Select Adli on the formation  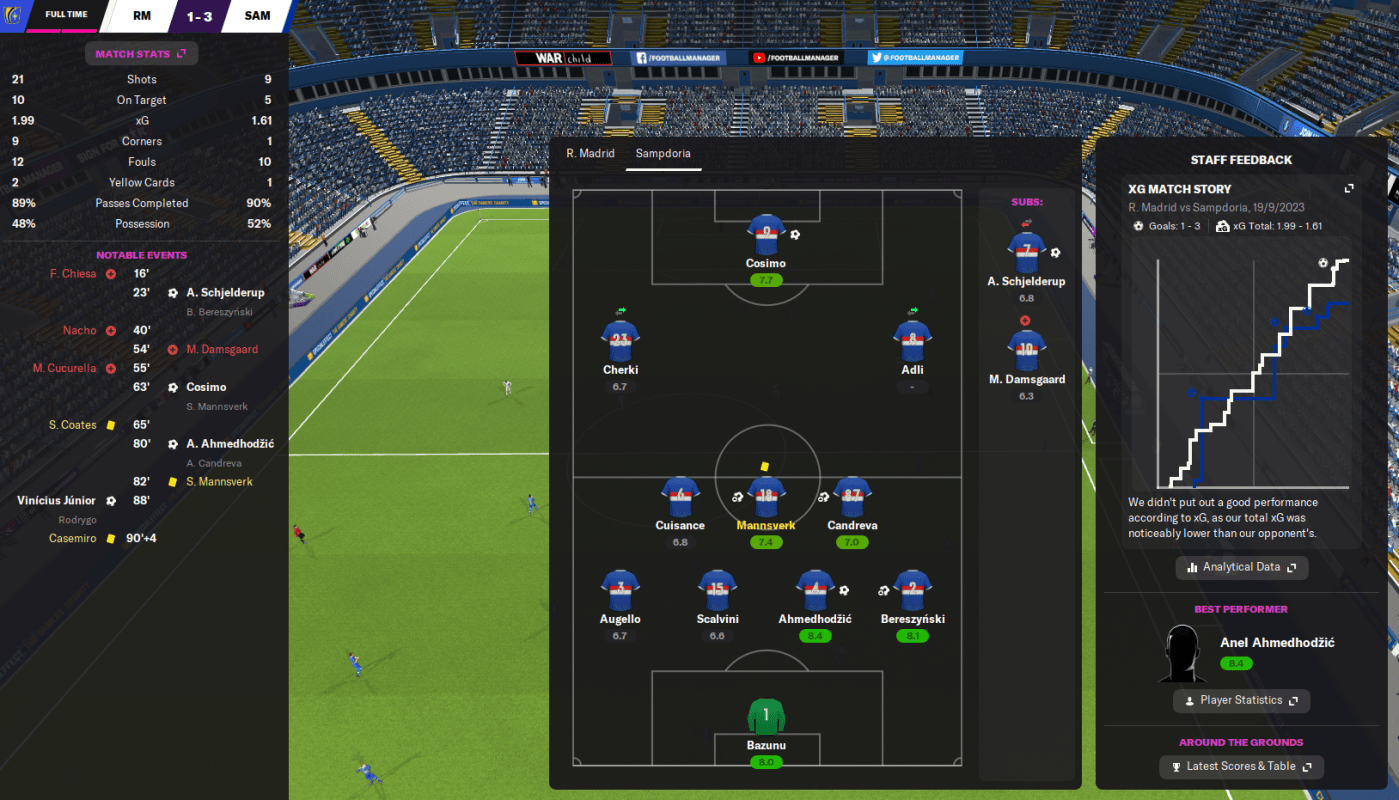(x=912, y=342)
